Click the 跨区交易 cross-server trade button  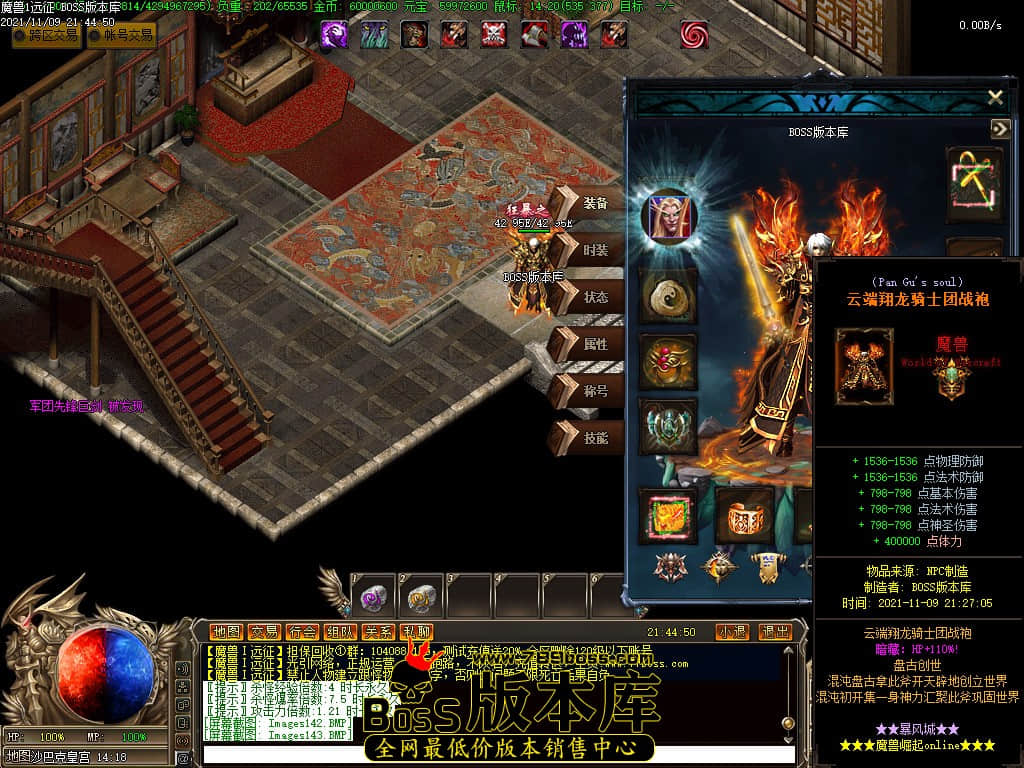click(x=47, y=36)
